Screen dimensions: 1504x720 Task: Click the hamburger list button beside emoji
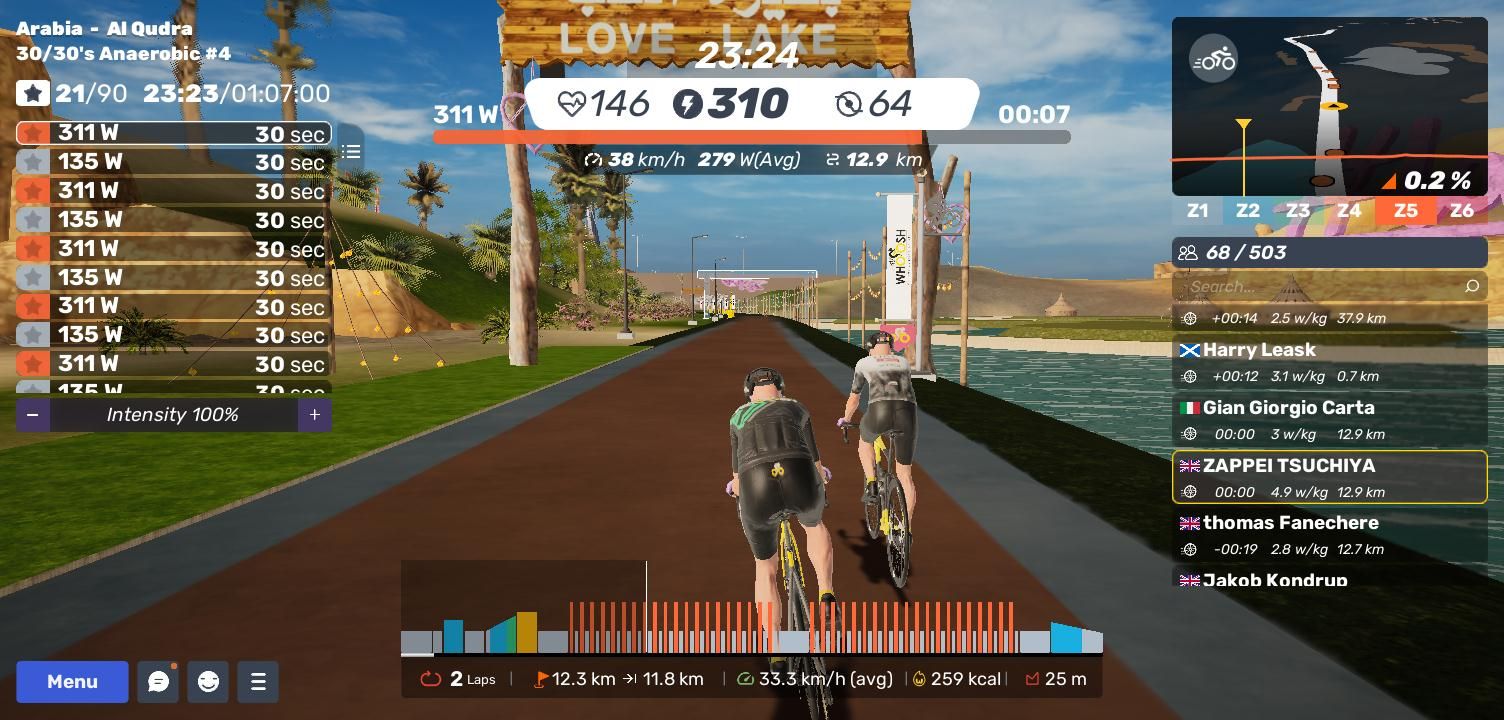coord(258,682)
